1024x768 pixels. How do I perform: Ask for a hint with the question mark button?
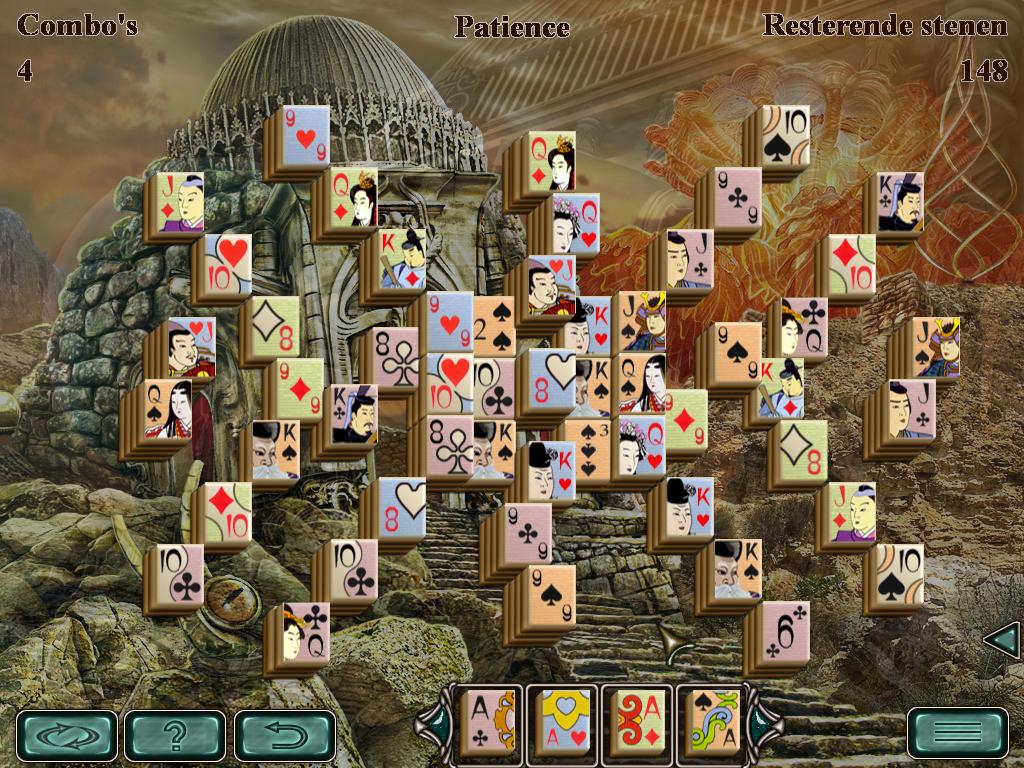tap(175, 735)
